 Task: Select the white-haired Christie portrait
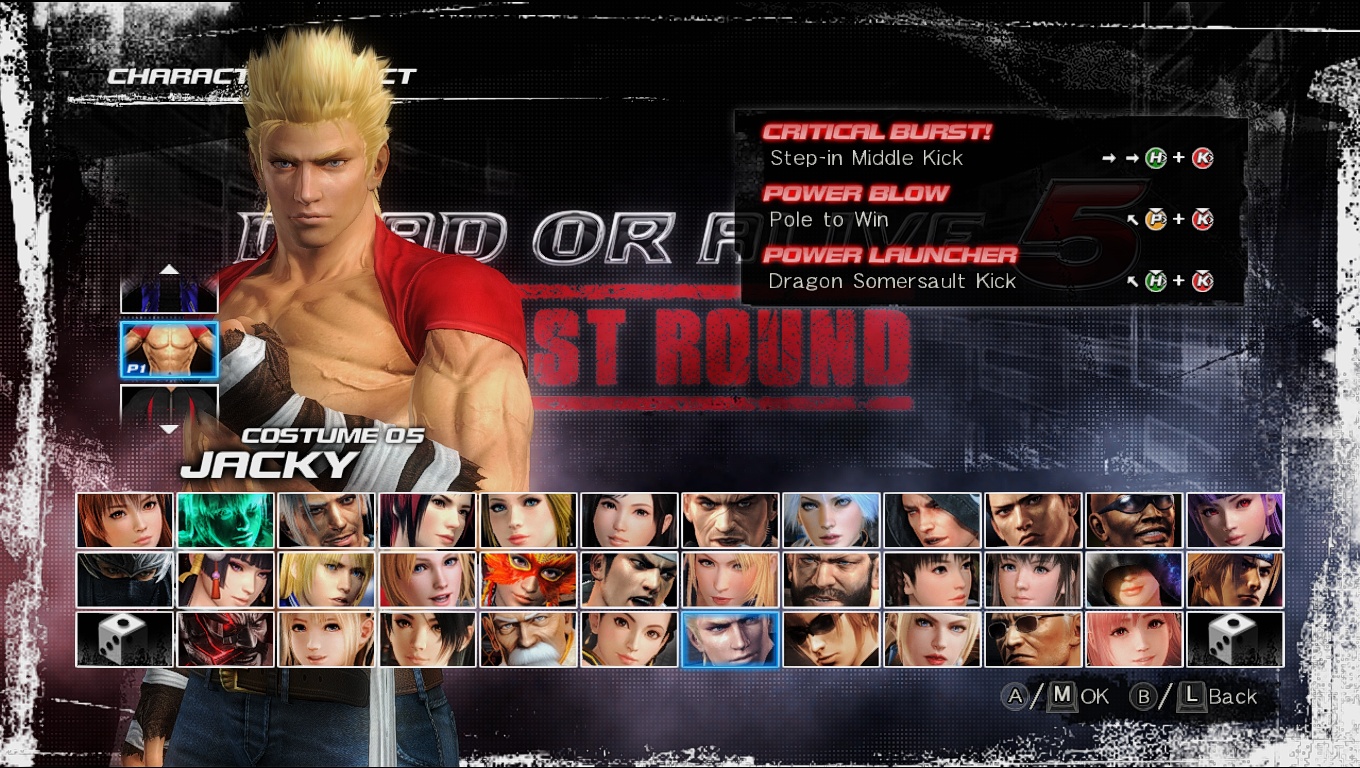[831, 520]
